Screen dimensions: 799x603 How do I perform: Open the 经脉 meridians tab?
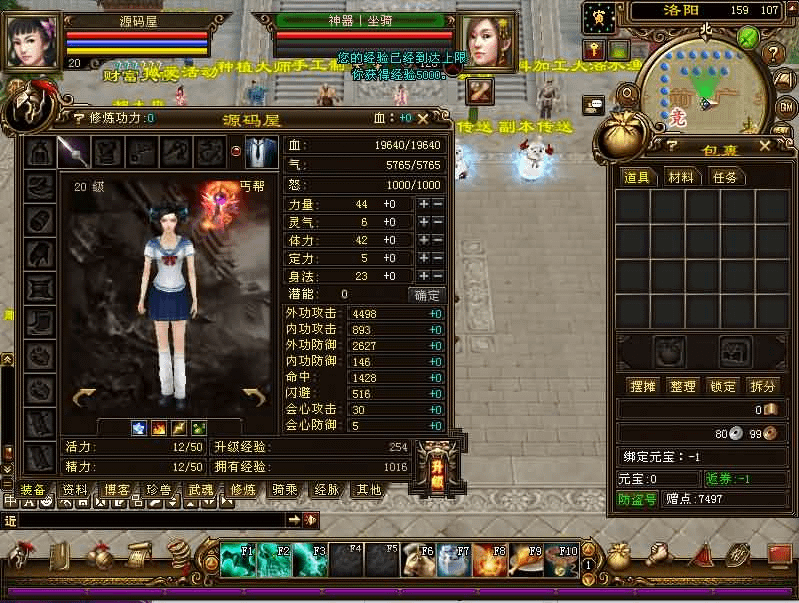tap(326, 490)
